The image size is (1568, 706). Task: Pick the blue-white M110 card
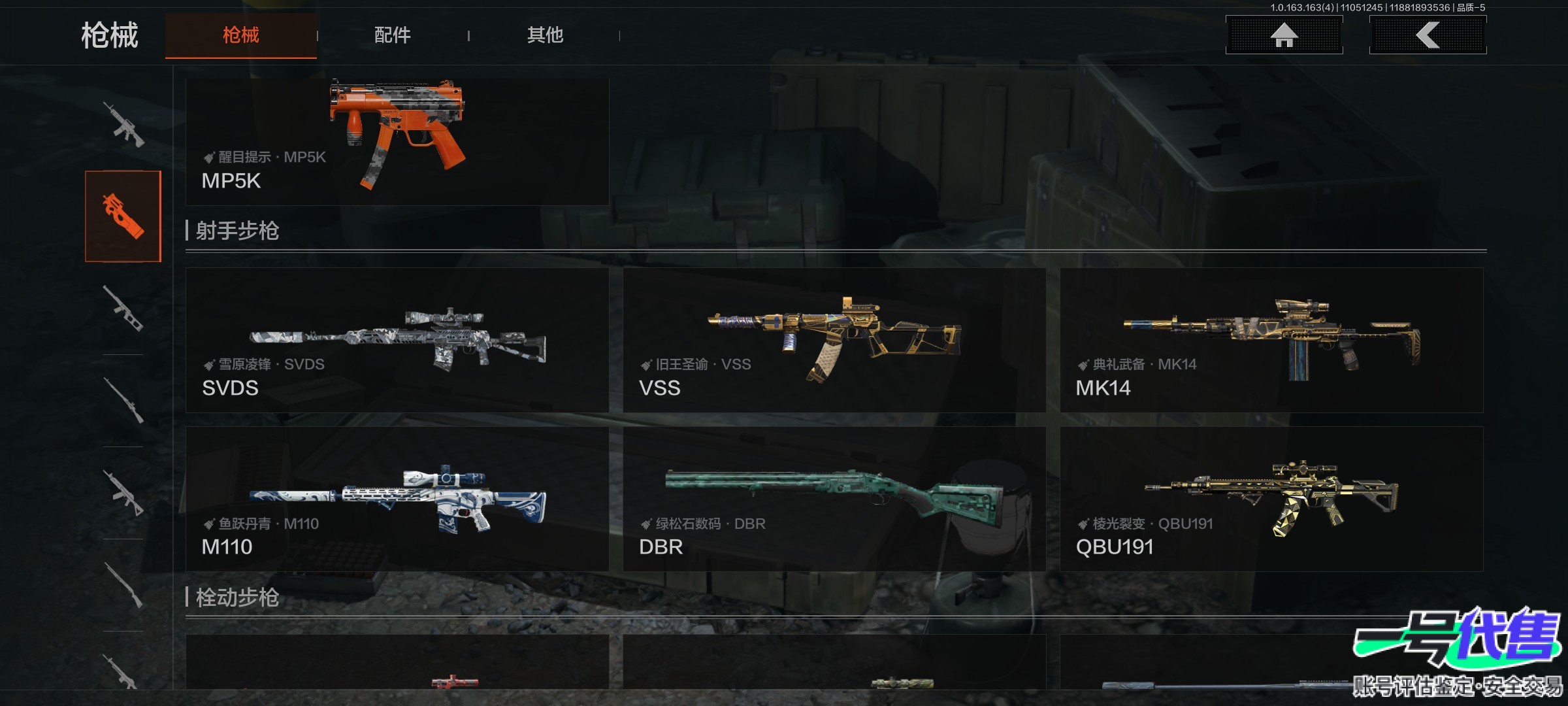pos(397,499)
